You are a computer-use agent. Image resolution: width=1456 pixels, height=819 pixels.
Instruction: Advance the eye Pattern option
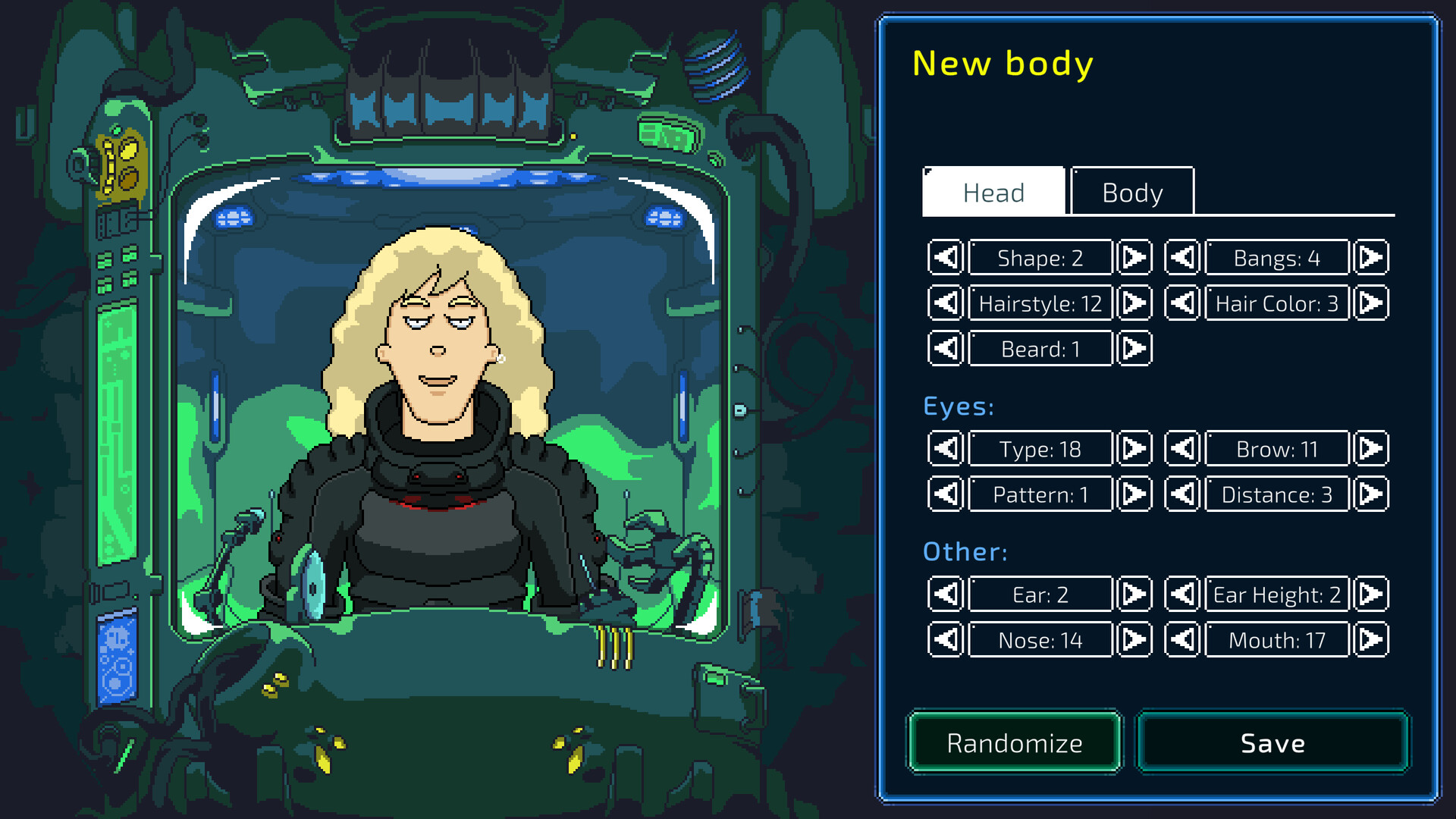1134,494
